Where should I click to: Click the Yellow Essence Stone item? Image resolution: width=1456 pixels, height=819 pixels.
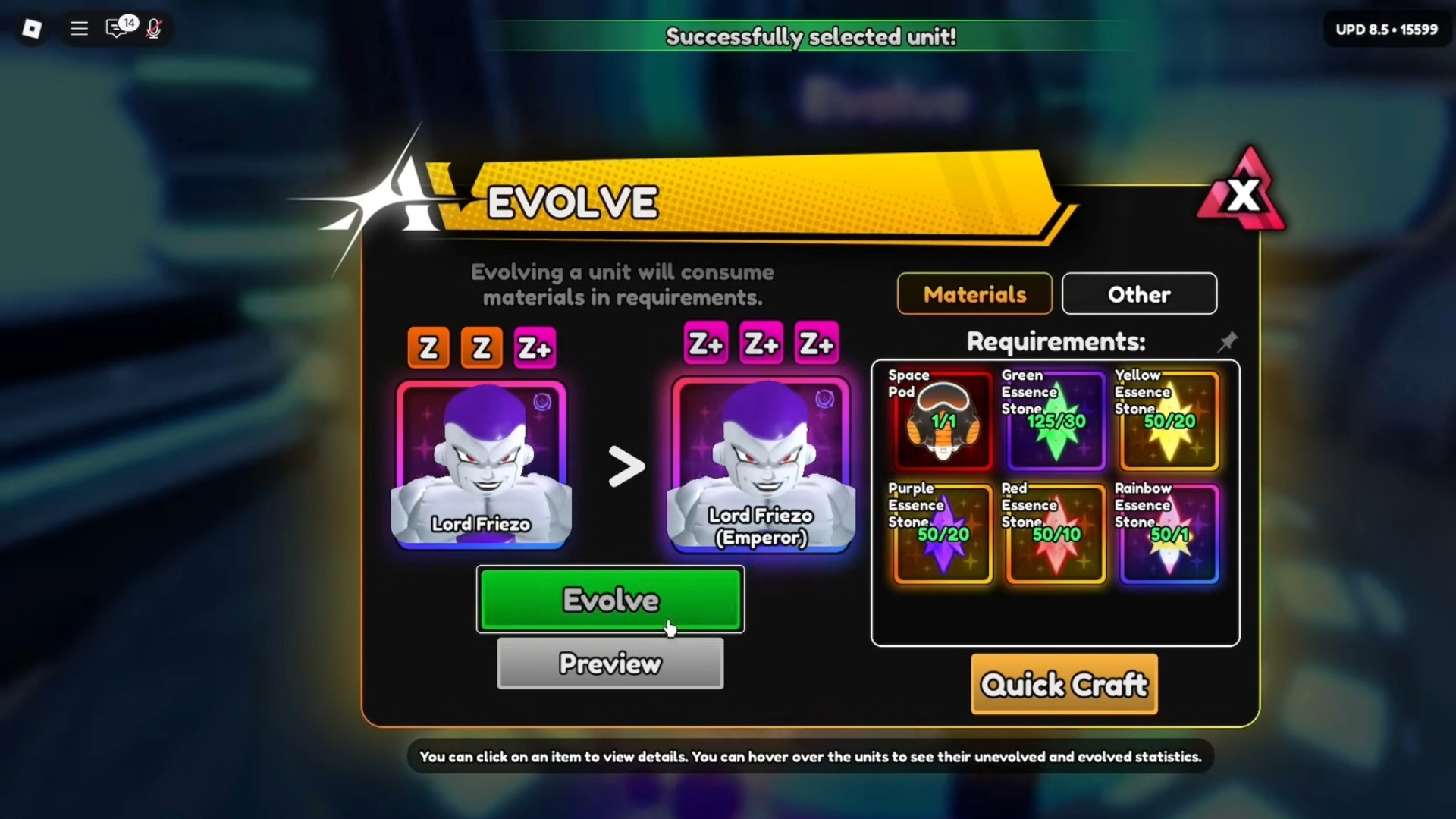[x=1168, y=421]
